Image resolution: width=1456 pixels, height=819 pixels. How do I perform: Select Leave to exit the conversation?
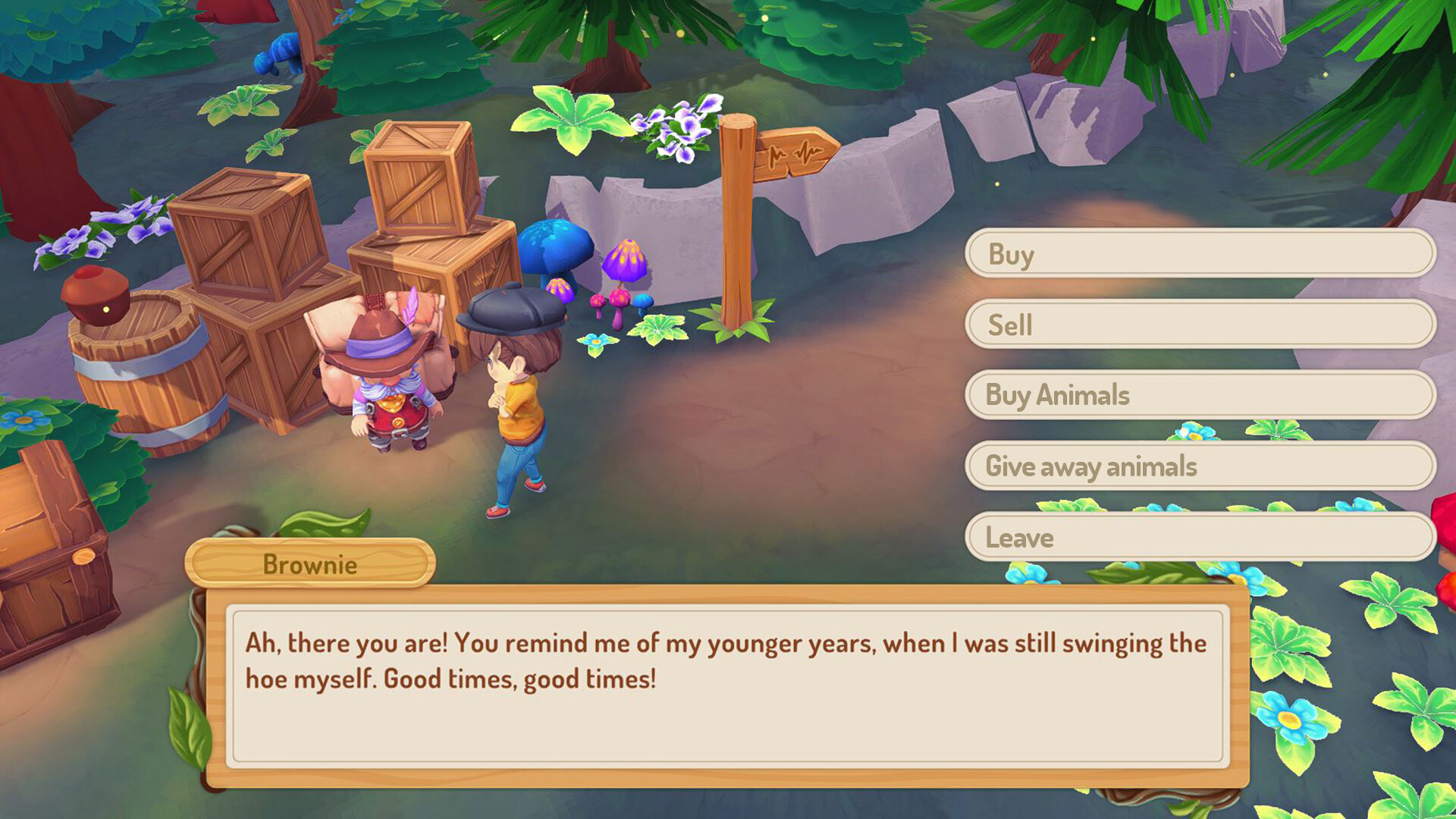pos(1198,537)
